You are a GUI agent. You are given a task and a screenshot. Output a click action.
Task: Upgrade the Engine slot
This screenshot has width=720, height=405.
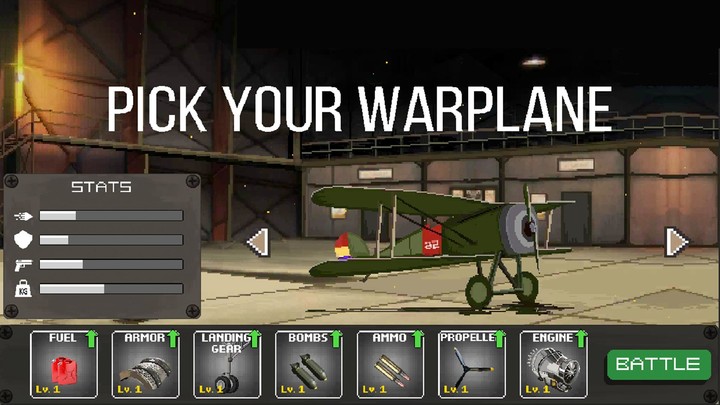coord(553,365)
